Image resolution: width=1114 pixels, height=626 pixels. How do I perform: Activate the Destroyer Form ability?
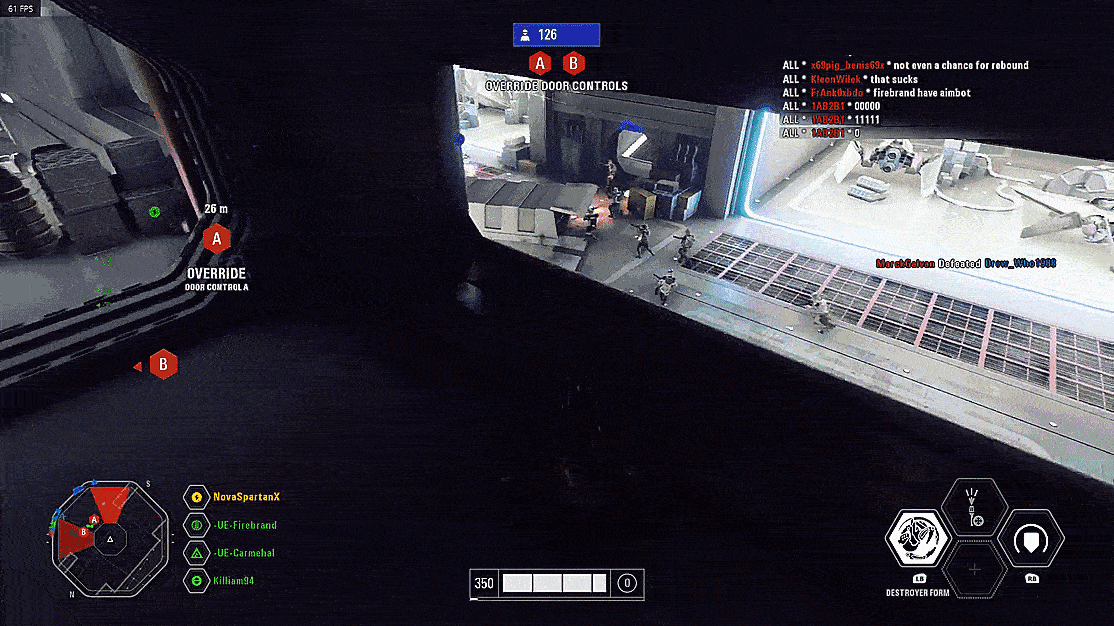pos(919,538)
